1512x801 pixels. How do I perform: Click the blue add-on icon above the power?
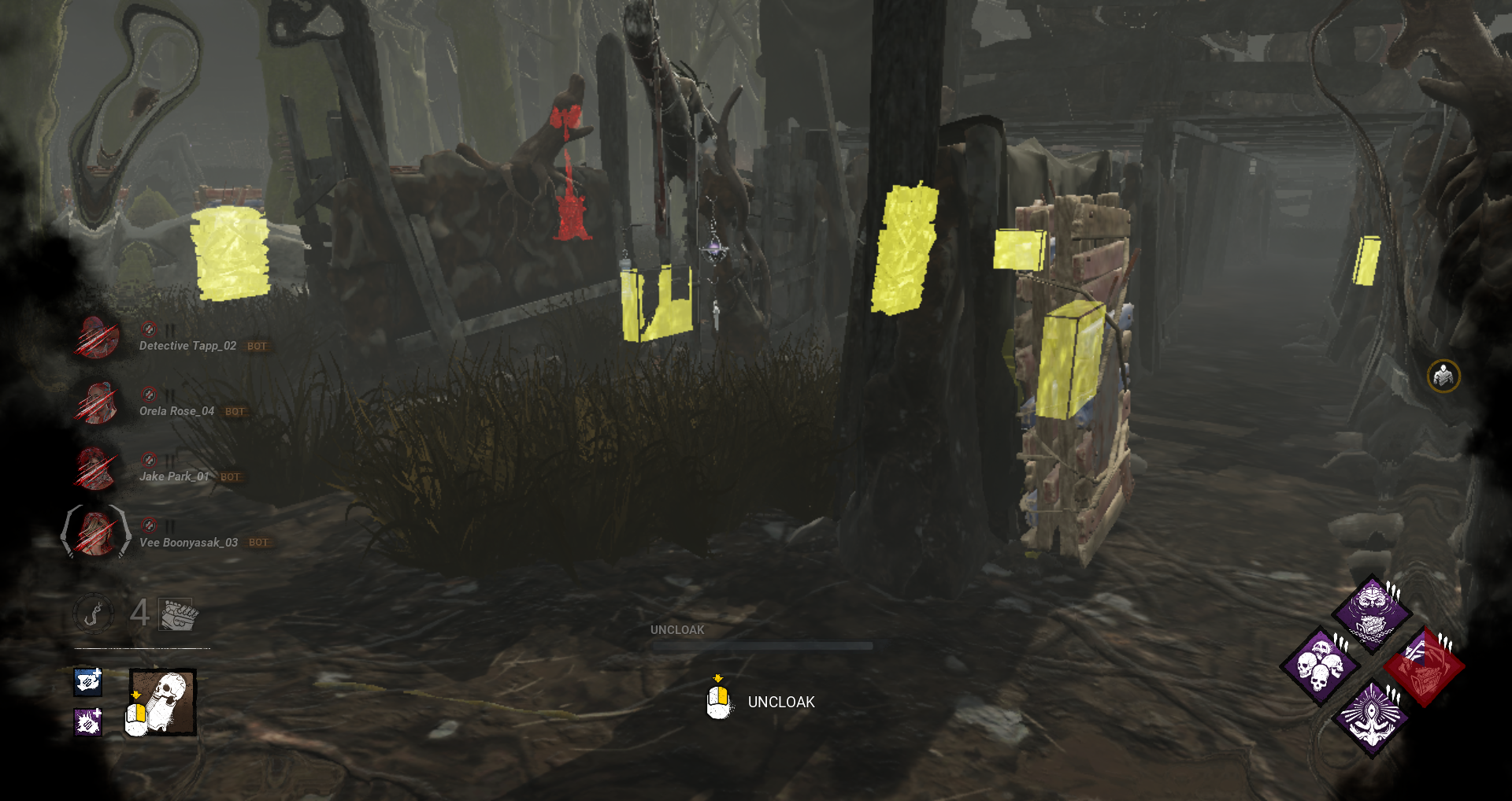87,683
